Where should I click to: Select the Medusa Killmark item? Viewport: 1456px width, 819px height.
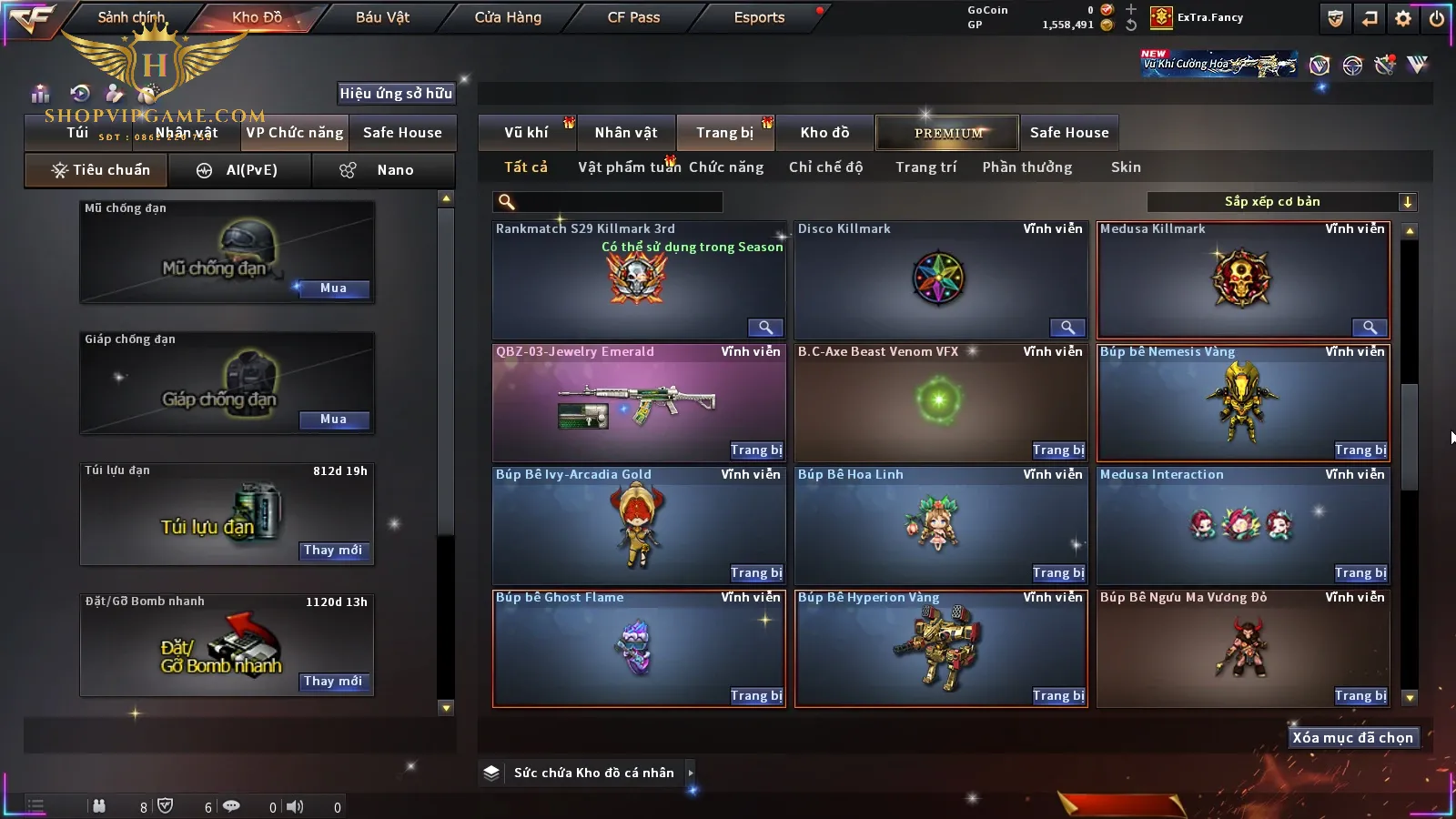point(1243,280)
